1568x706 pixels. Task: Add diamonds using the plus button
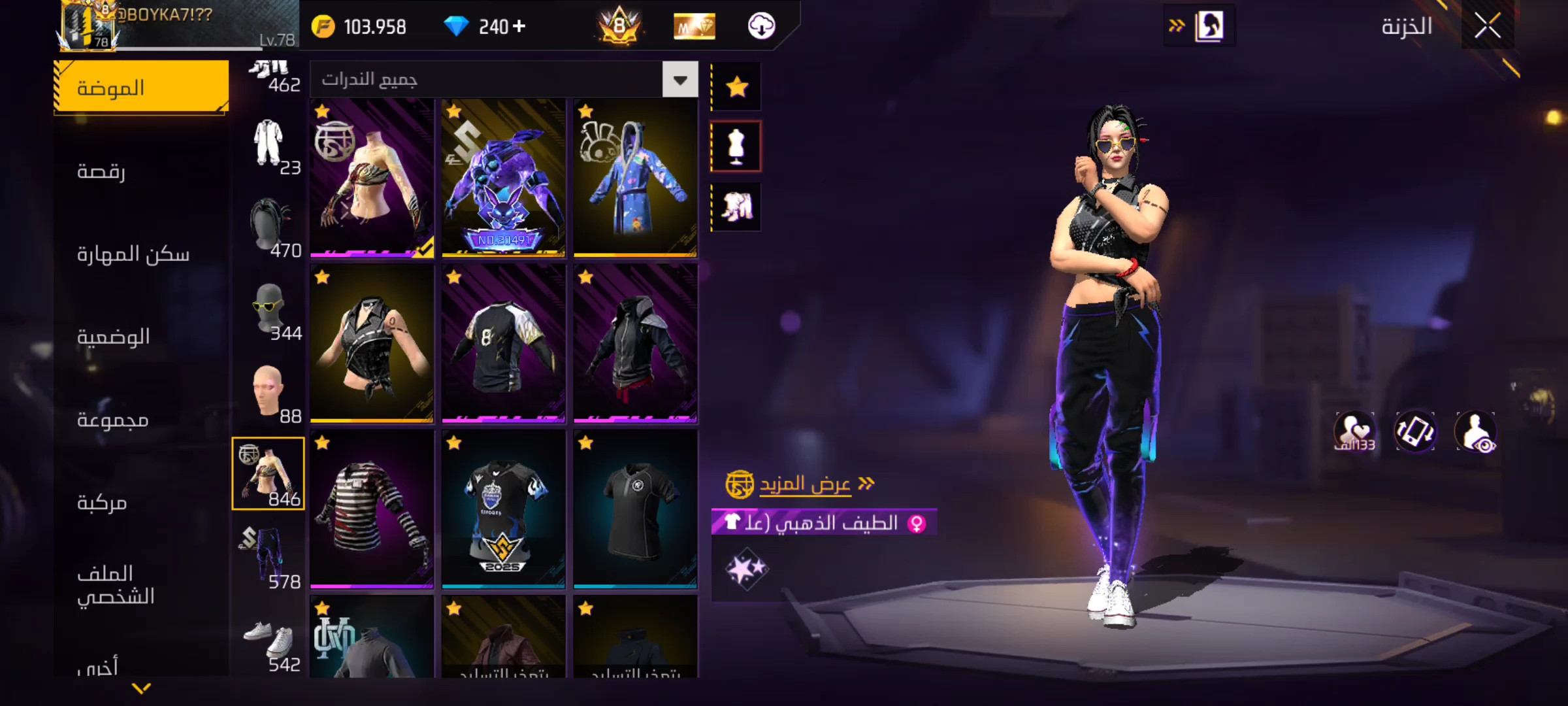point(519,26)
